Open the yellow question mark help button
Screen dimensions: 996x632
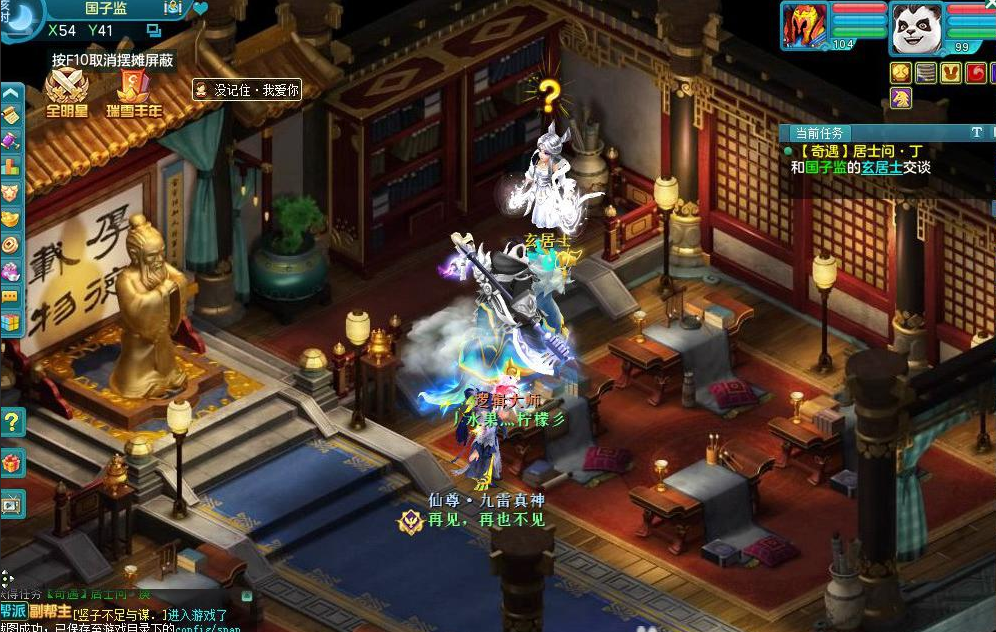pos(12,421)
